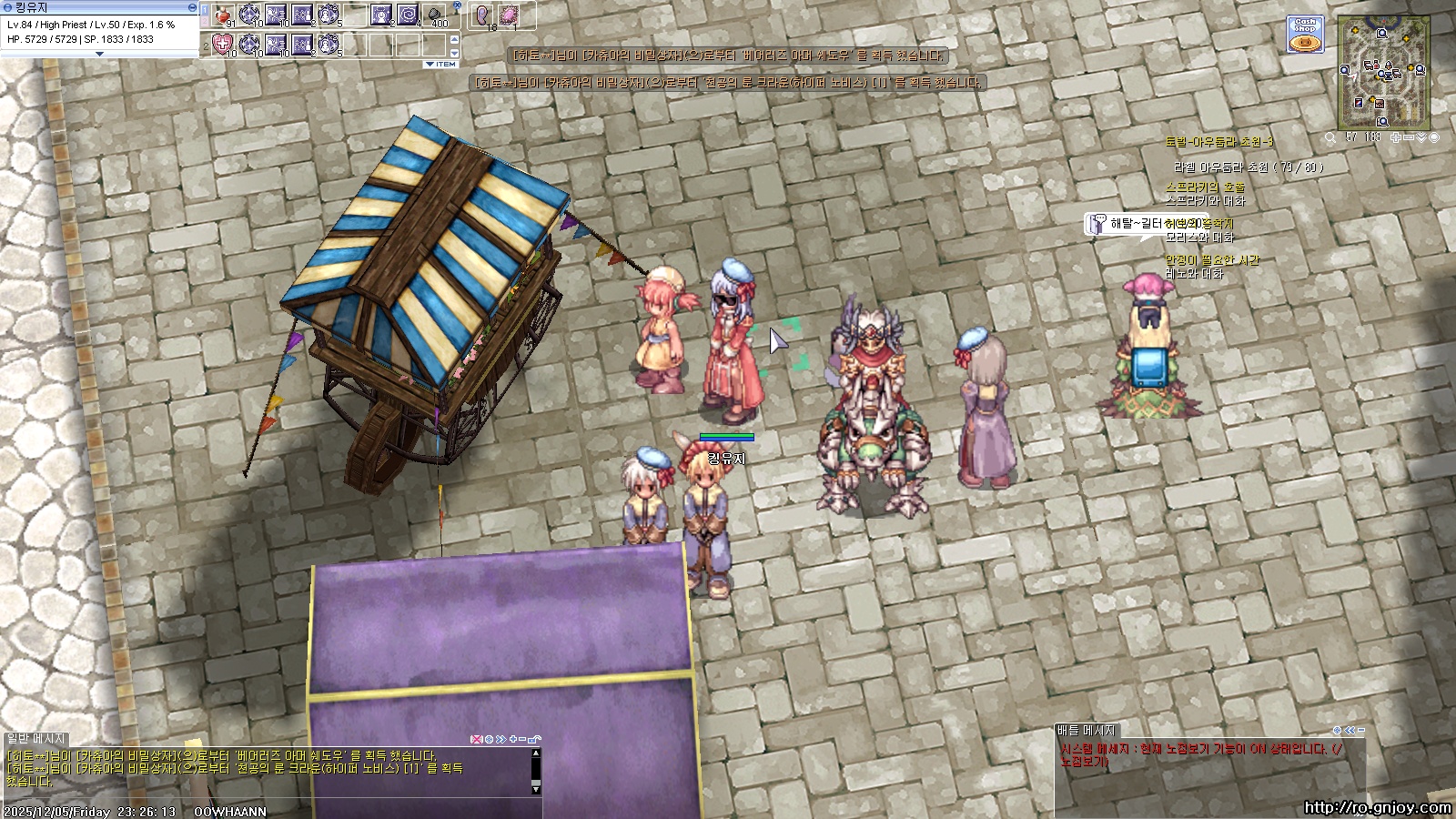Click the minimap magnifier search icon
Viewport: 1456px width, 819px height.
(x=1330, y=138)
